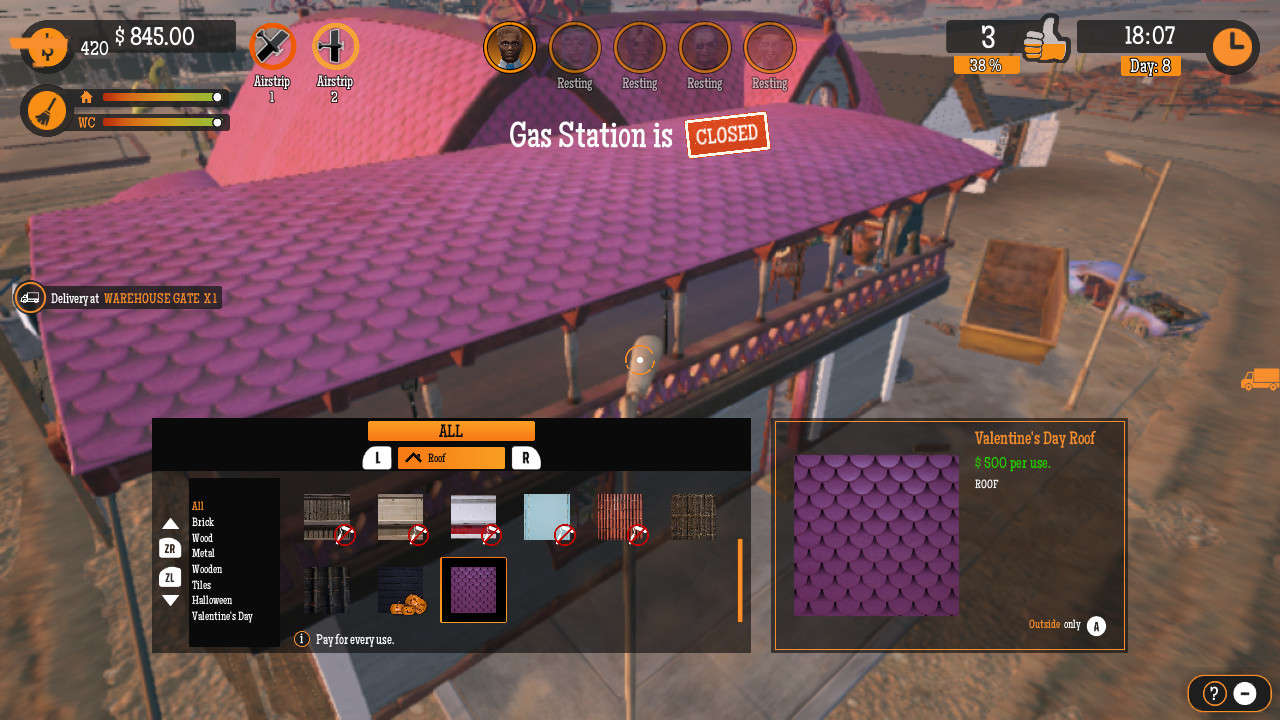The image size is (1280, 720).
Task: Toggle the ALL filter button
Action: (x=450, y=430)
